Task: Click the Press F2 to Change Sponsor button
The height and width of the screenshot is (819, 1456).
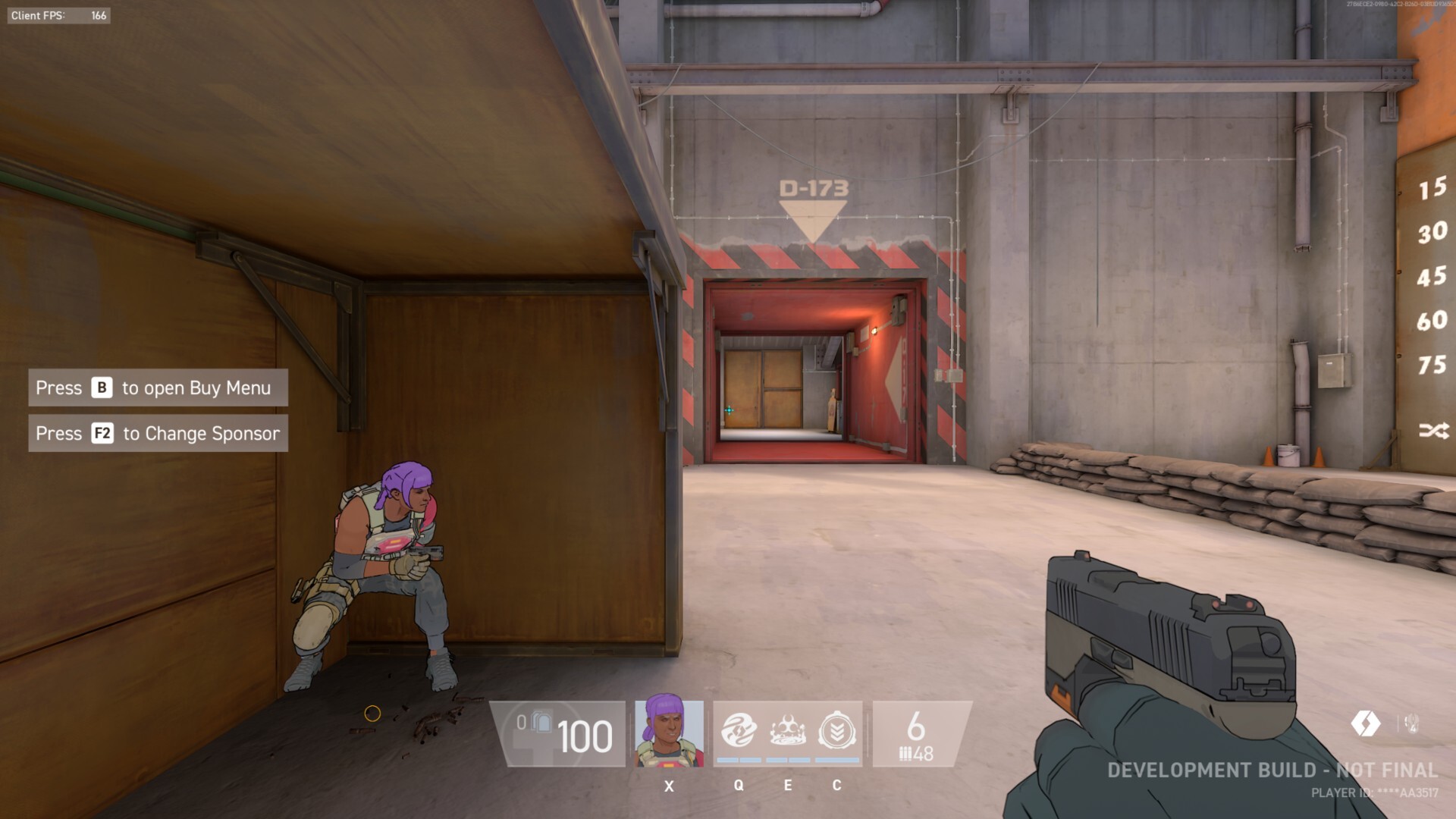Action: tap(158, 433)
